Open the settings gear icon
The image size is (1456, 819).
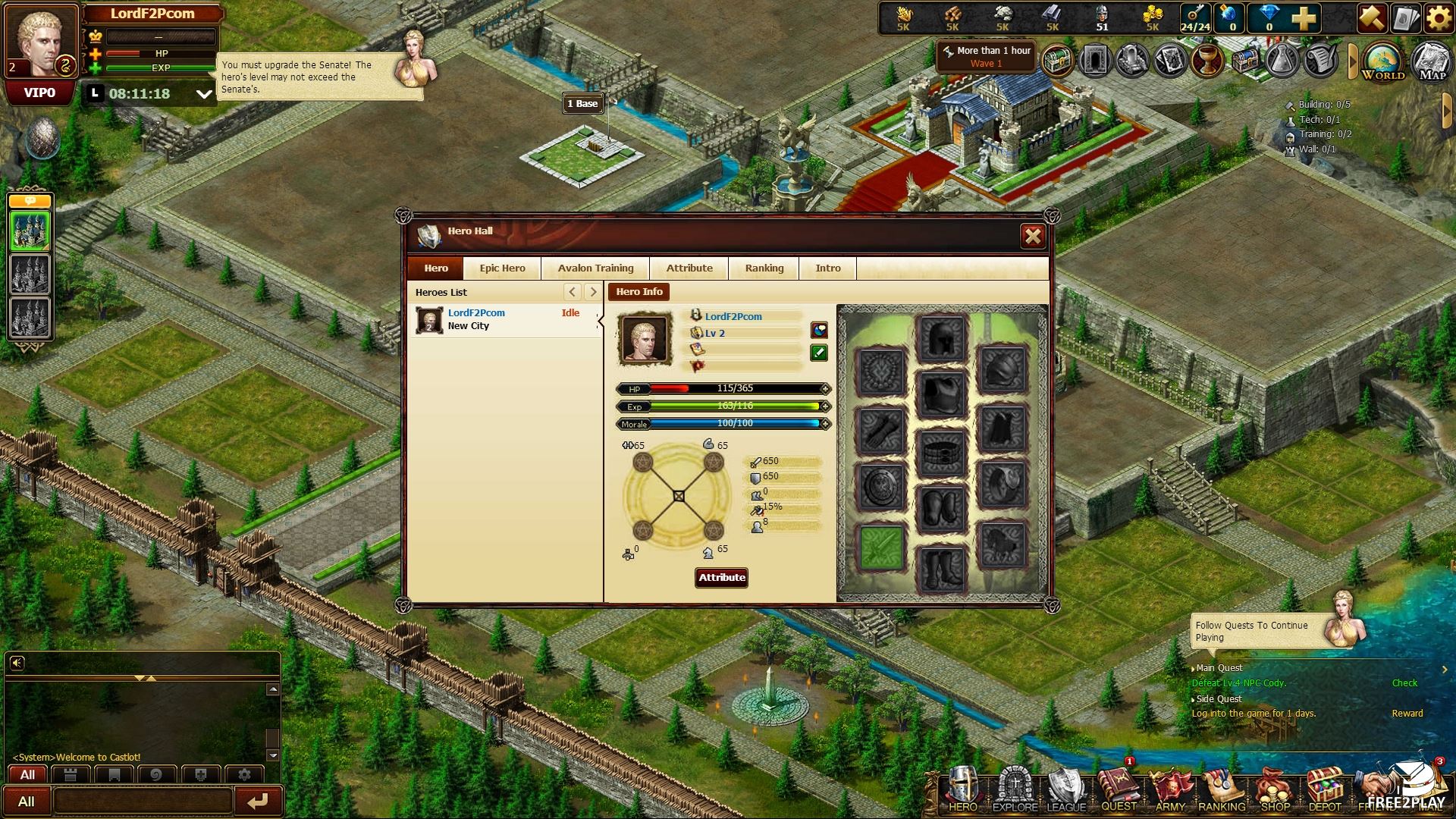coord(1439,18)
